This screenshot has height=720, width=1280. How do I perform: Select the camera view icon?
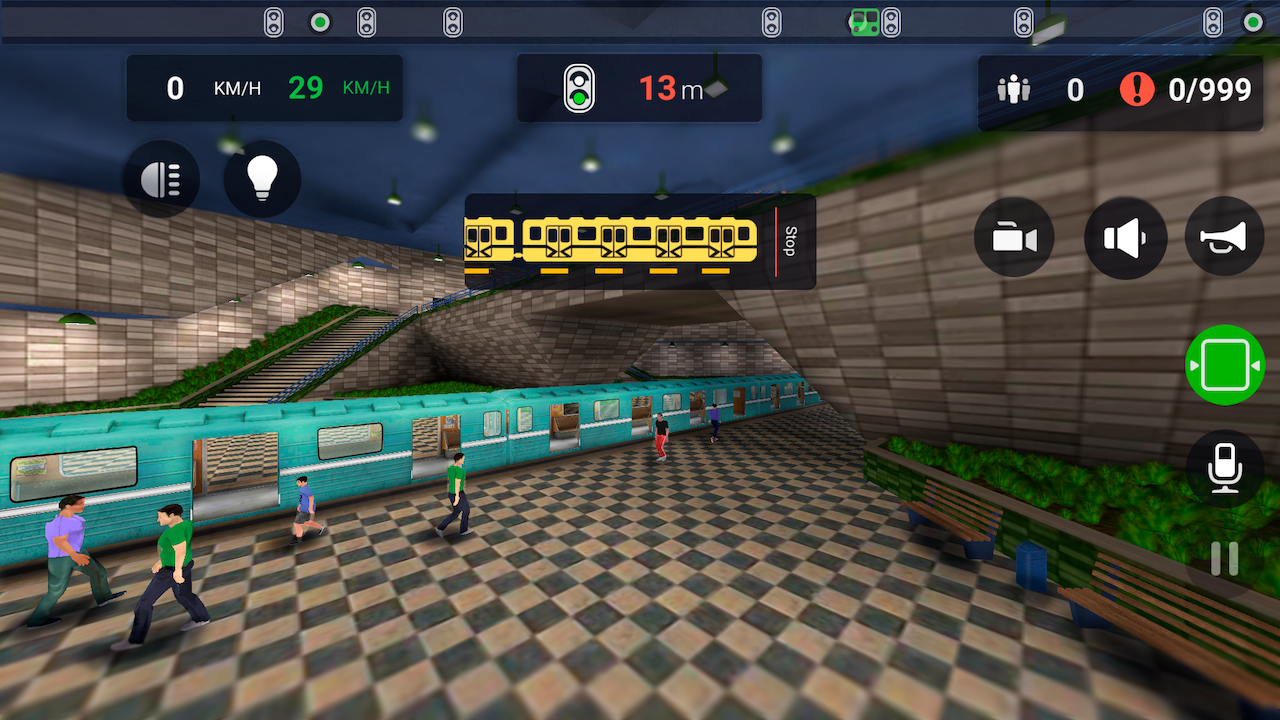tap(1013, 237)
